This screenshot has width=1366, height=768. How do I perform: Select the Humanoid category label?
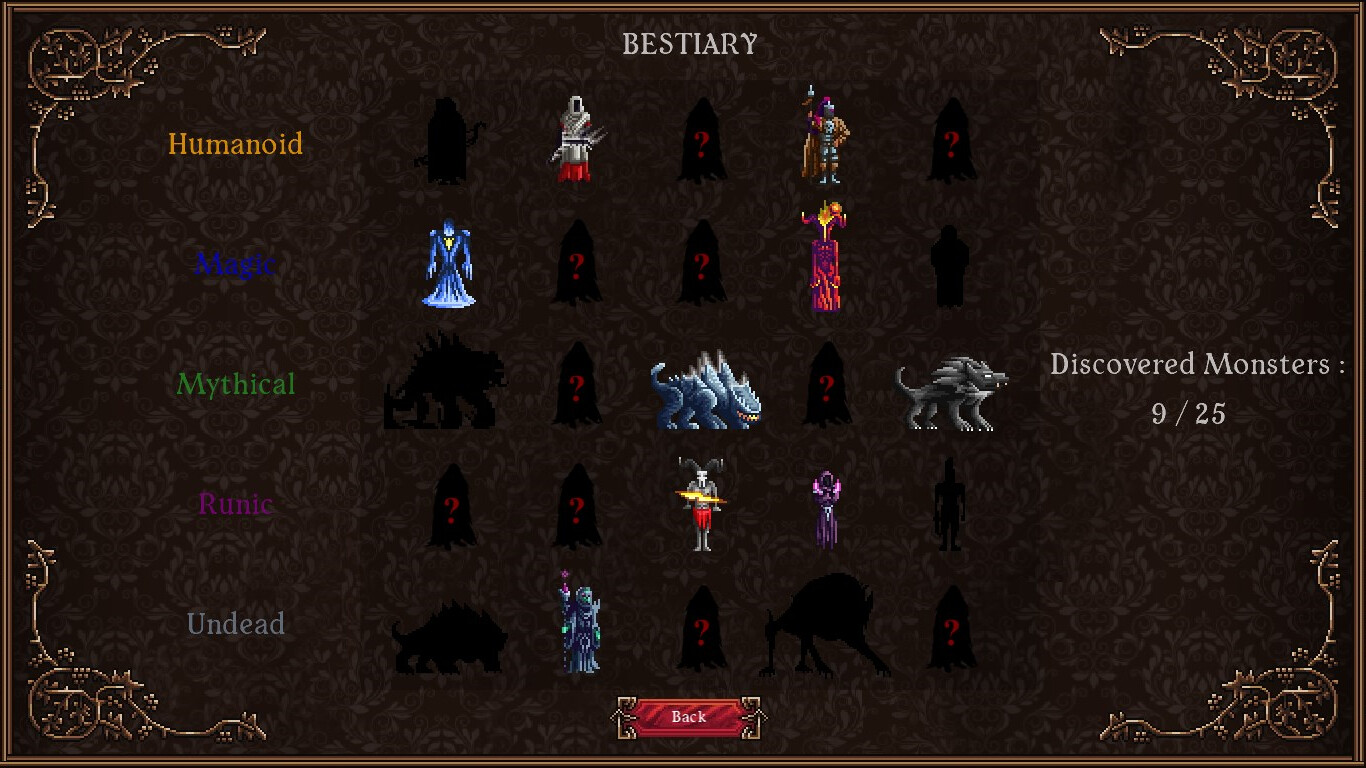[x=236, y=144]
